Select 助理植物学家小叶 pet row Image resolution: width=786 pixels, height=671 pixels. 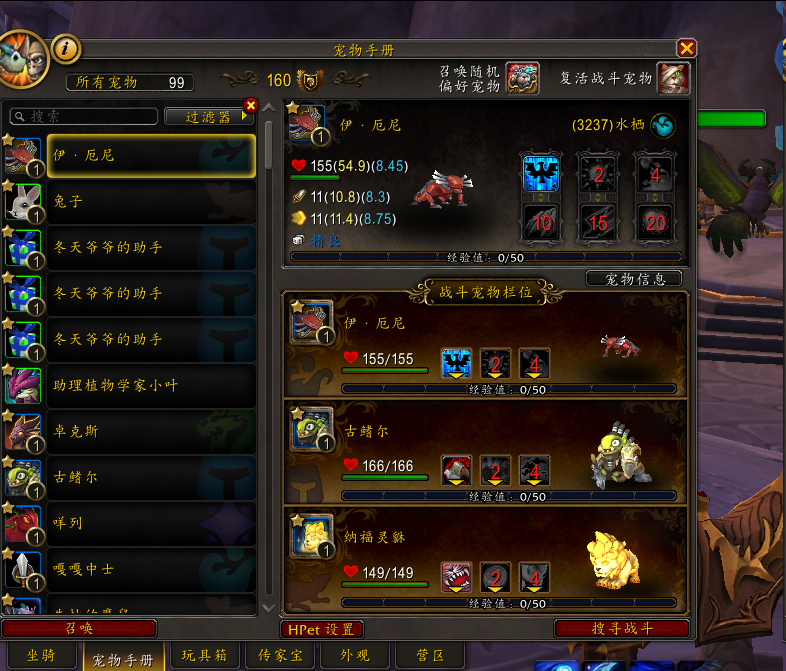click(x=128, y=385)
